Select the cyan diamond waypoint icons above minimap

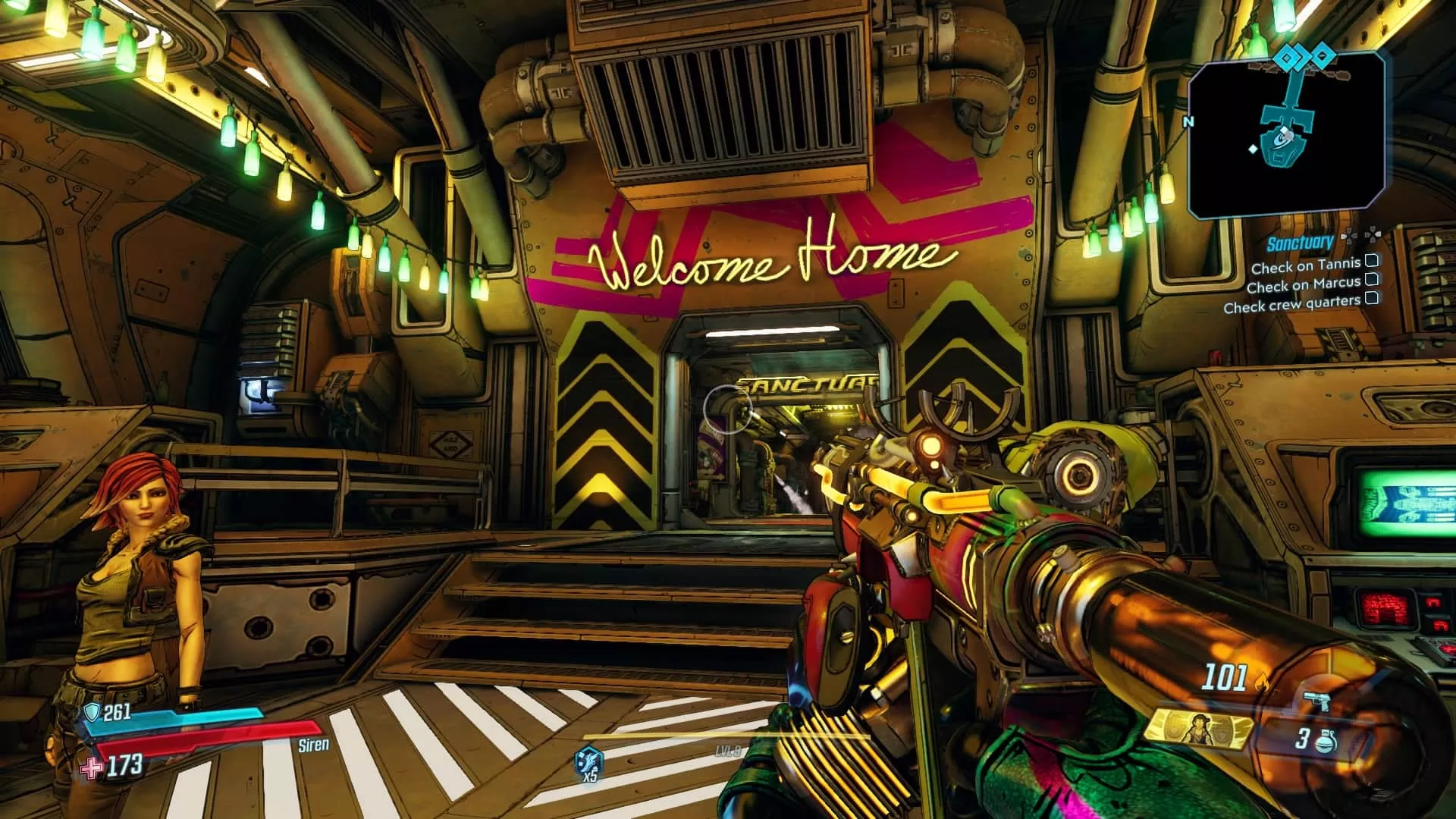tap(1301, 58)
